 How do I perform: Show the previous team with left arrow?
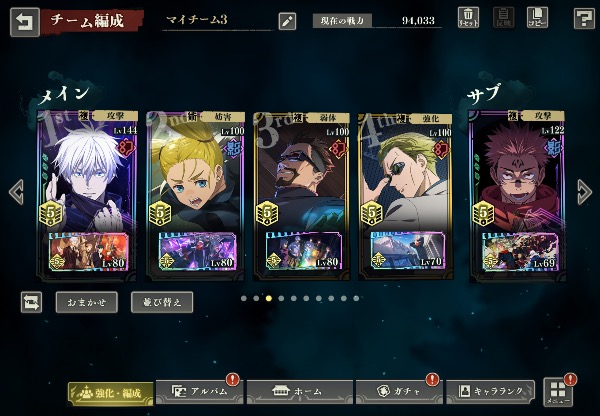tap(16, 191)
